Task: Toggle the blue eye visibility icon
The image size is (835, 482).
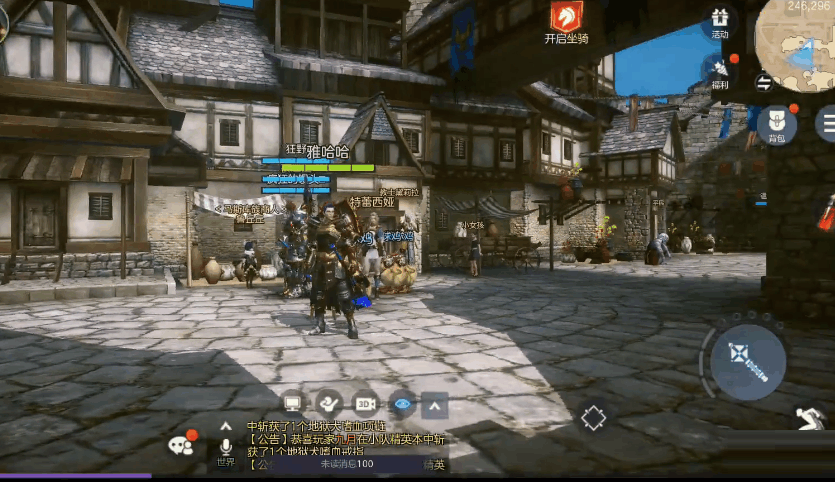Action: (x=401, y=404)
